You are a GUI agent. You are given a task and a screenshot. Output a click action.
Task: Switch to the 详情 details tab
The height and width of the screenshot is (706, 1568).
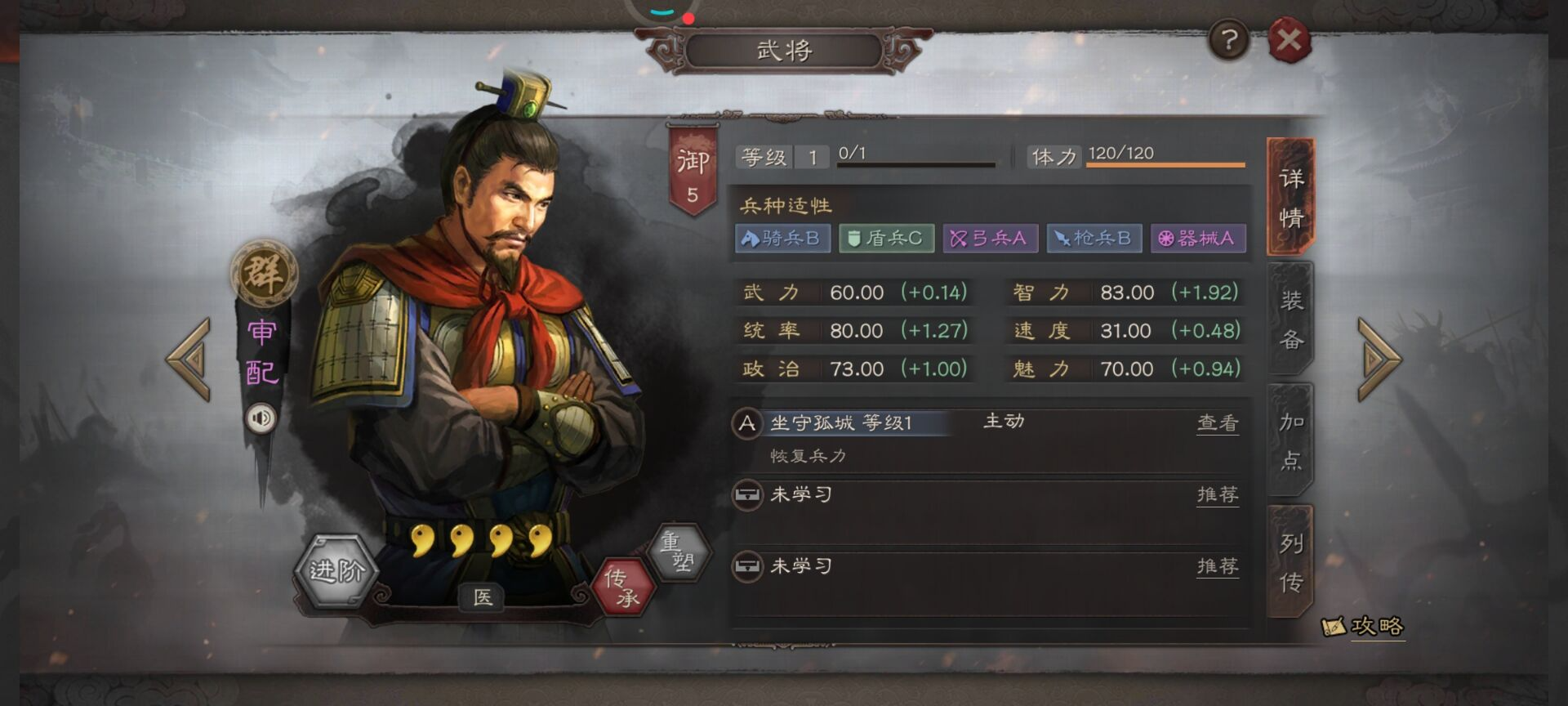(1290, 198)
